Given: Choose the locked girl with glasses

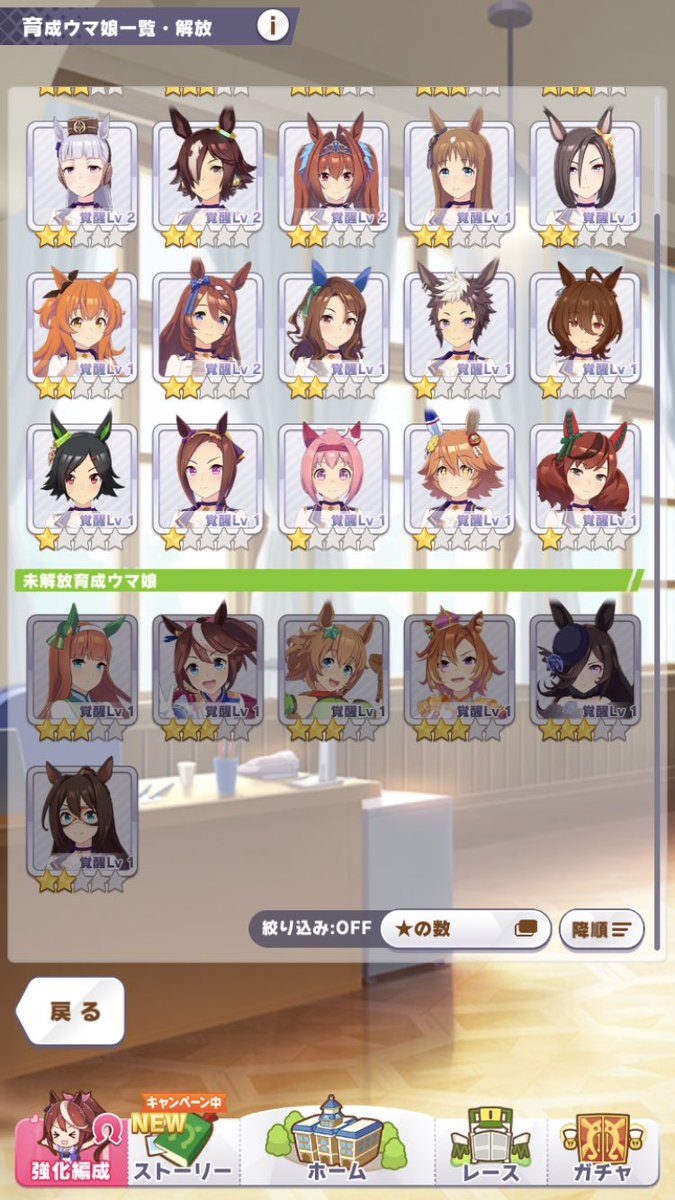Looking at the screenshot, I should 82,819.
